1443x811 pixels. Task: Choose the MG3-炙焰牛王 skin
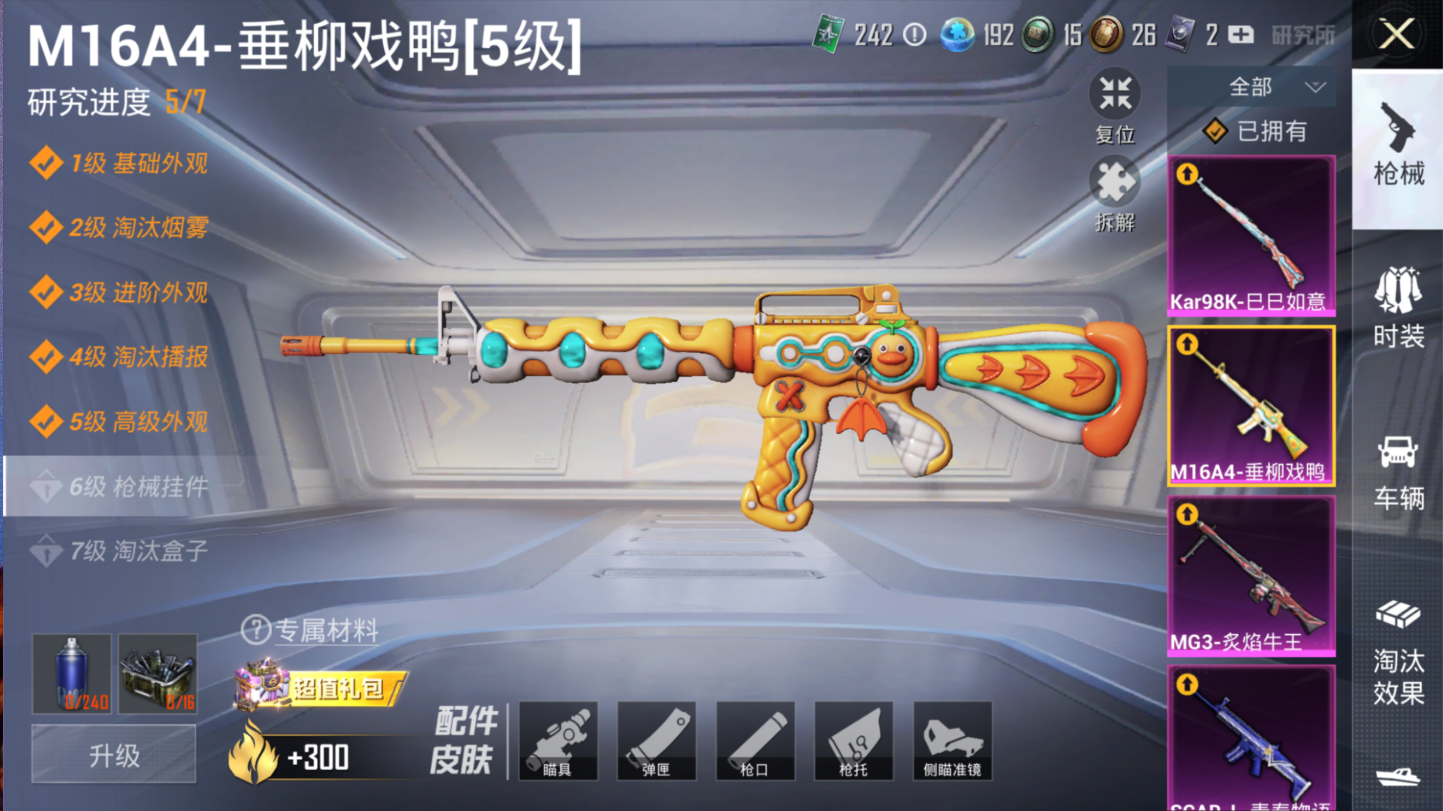pos(1251,576)
